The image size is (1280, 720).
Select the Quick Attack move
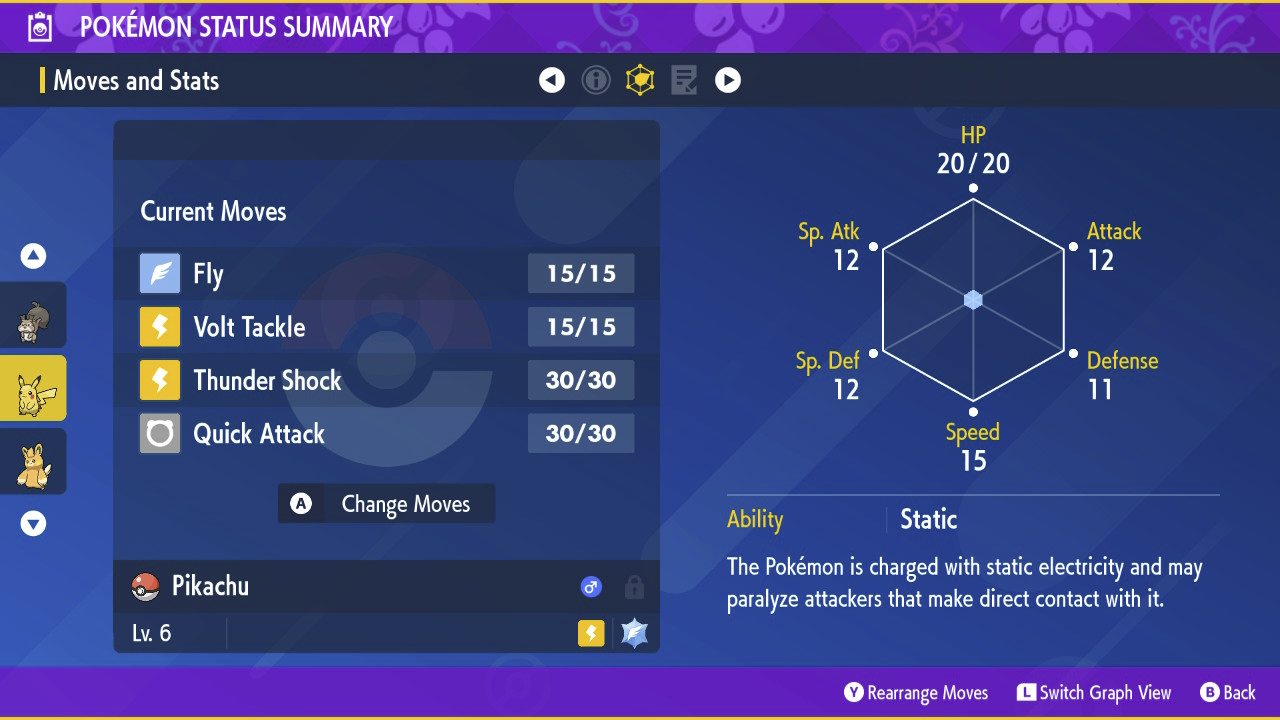(x=386, y=433)
